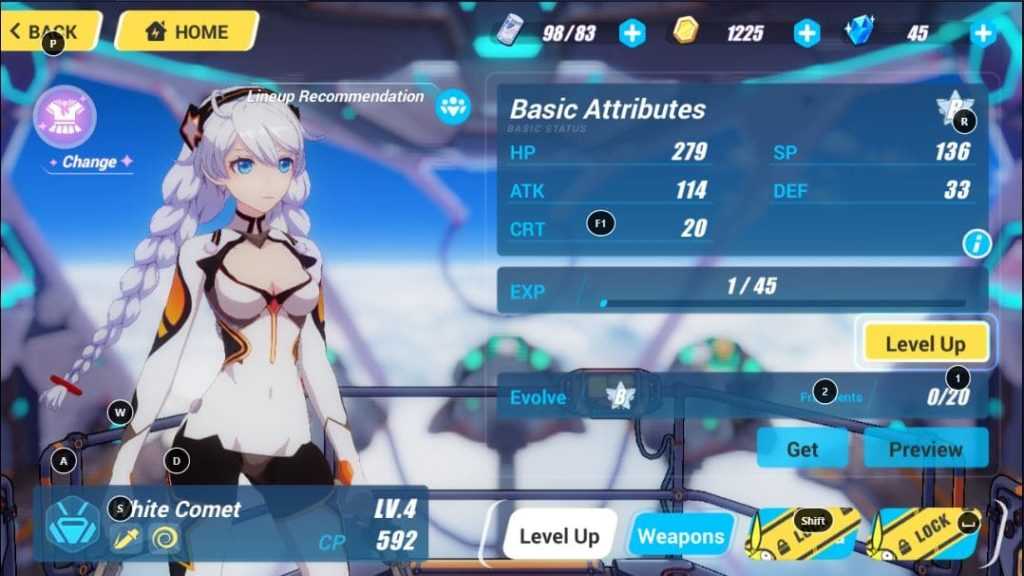Add gold coins with the plus button
This screenshot has width=1024, height=576.
807,33
